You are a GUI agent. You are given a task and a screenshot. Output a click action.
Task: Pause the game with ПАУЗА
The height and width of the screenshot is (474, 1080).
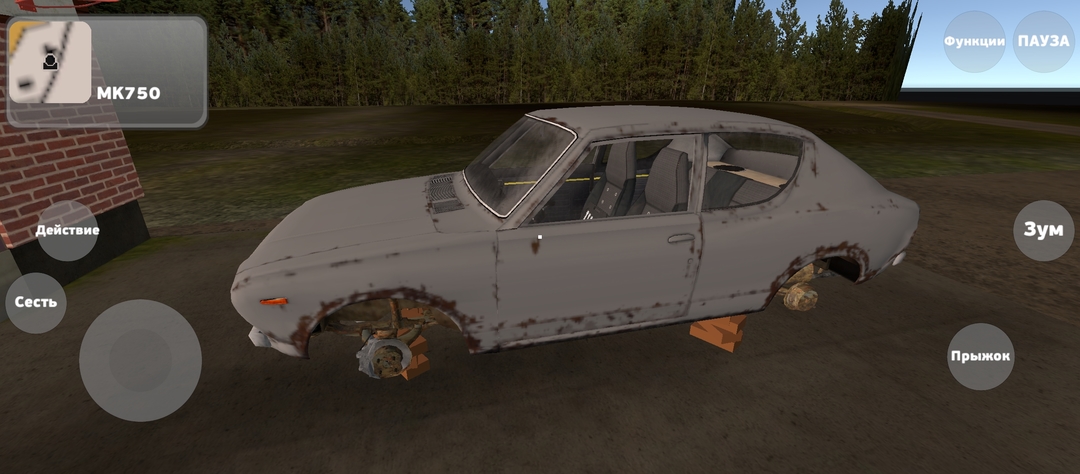(x=1043, y=42)
